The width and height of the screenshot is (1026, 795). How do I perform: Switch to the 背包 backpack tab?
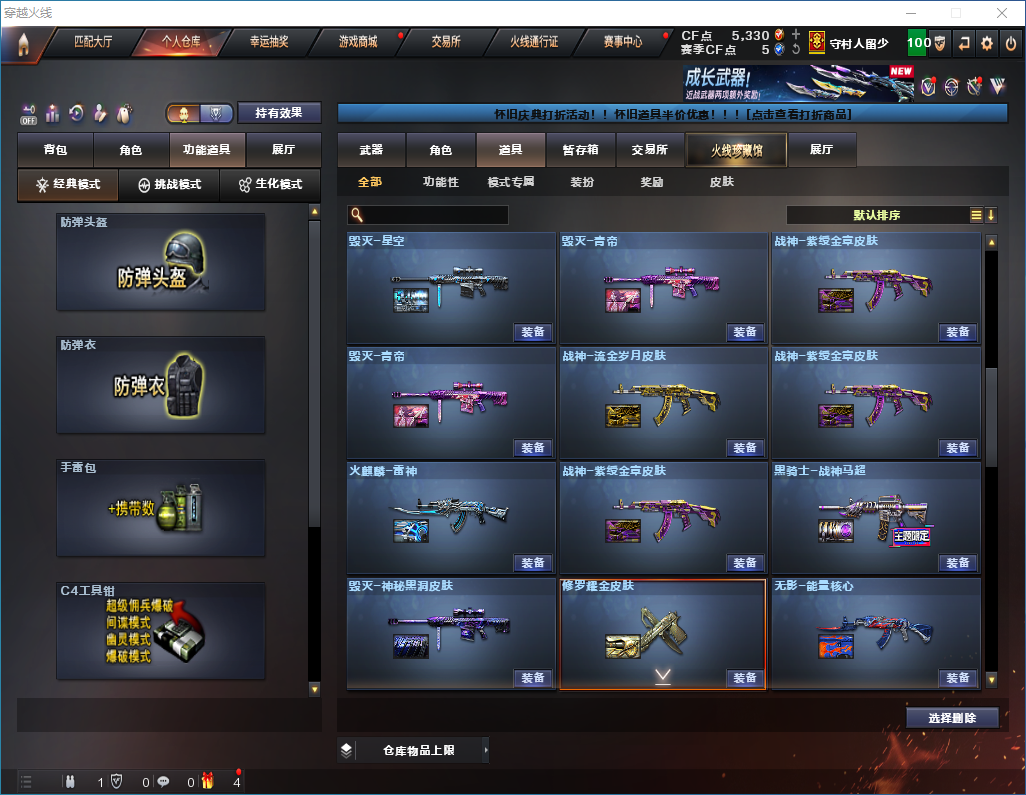56,150
